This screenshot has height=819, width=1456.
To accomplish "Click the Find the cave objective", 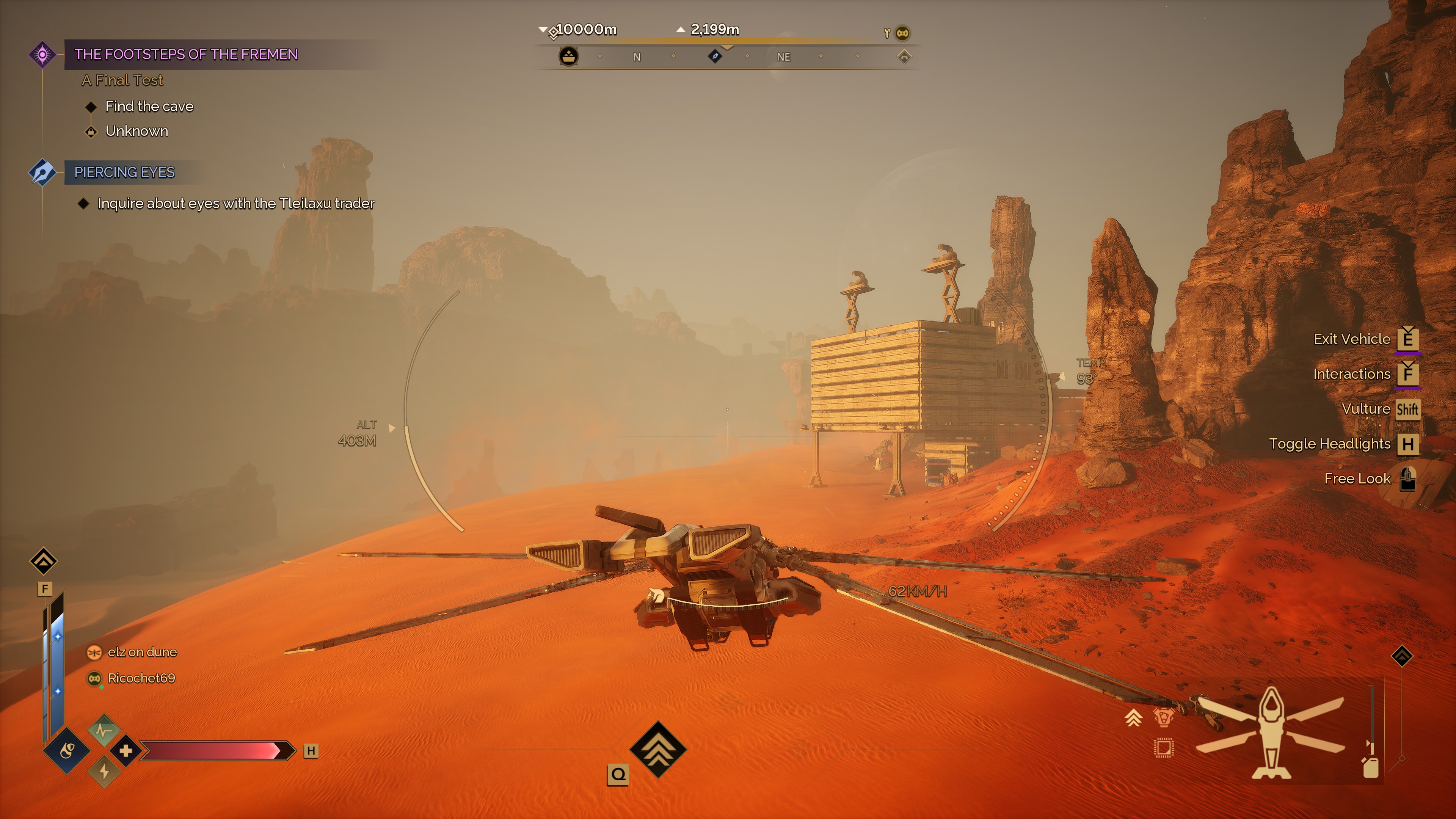I will 149,106.
